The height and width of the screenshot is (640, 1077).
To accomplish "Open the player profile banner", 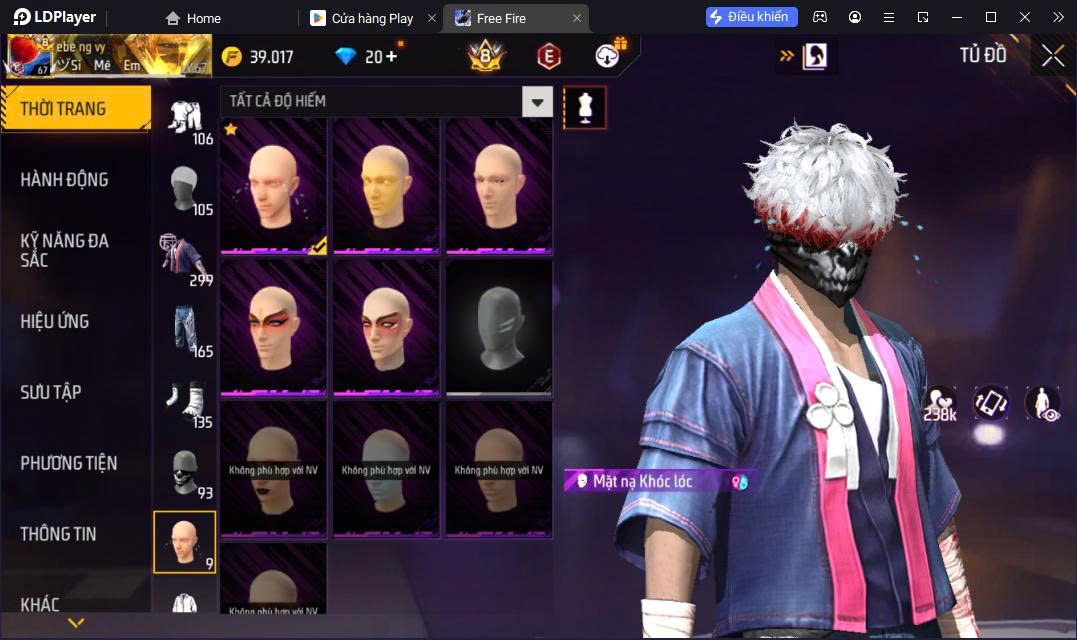I will (x=108, y=56).
